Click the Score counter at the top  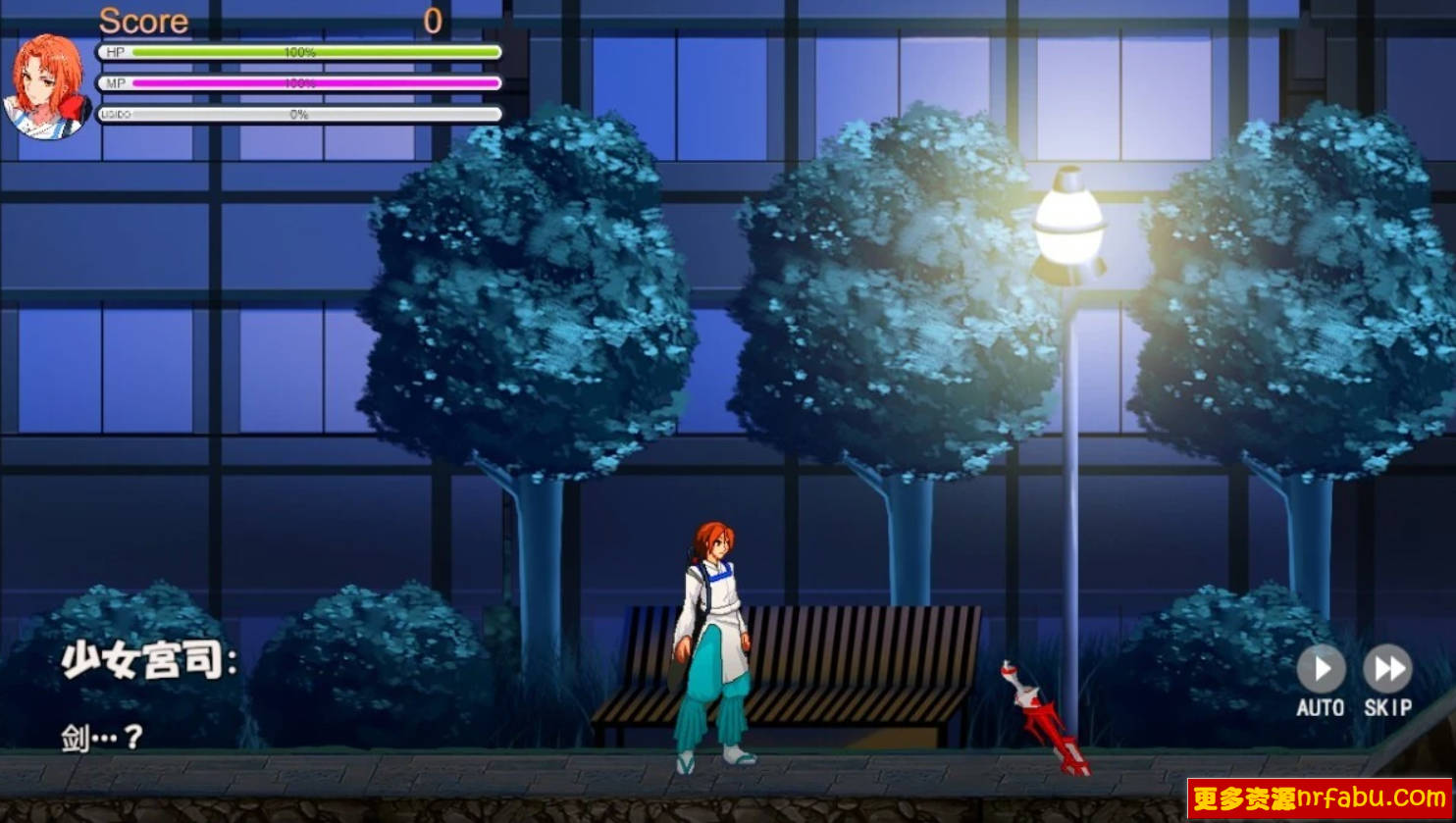pos(145,20)
